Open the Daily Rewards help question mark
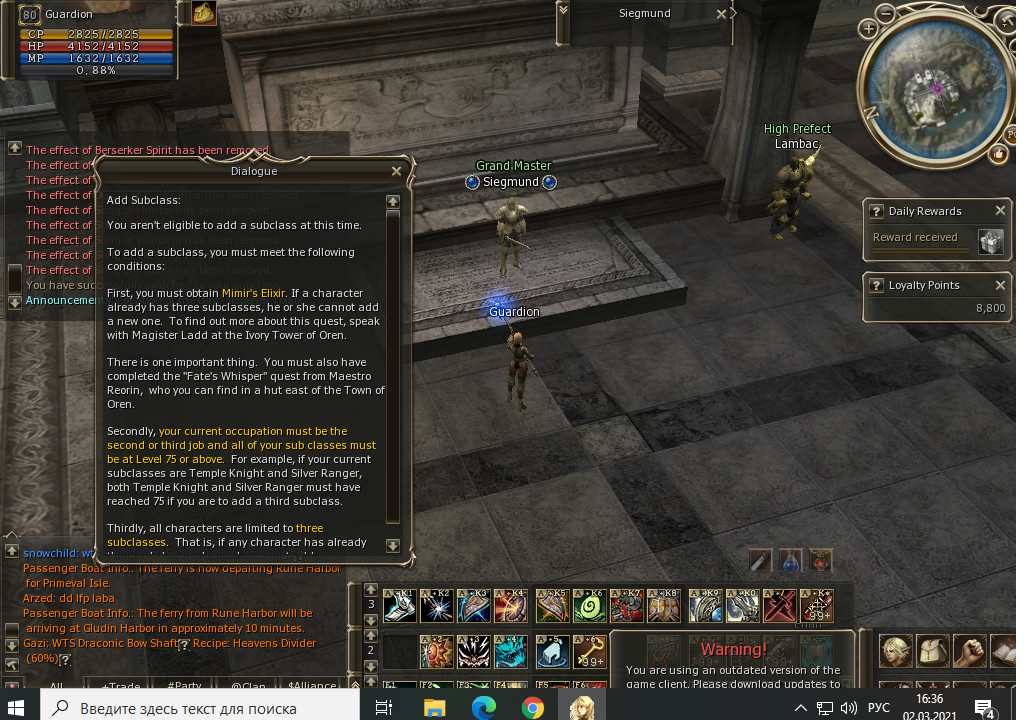 (x=876, y=212)
